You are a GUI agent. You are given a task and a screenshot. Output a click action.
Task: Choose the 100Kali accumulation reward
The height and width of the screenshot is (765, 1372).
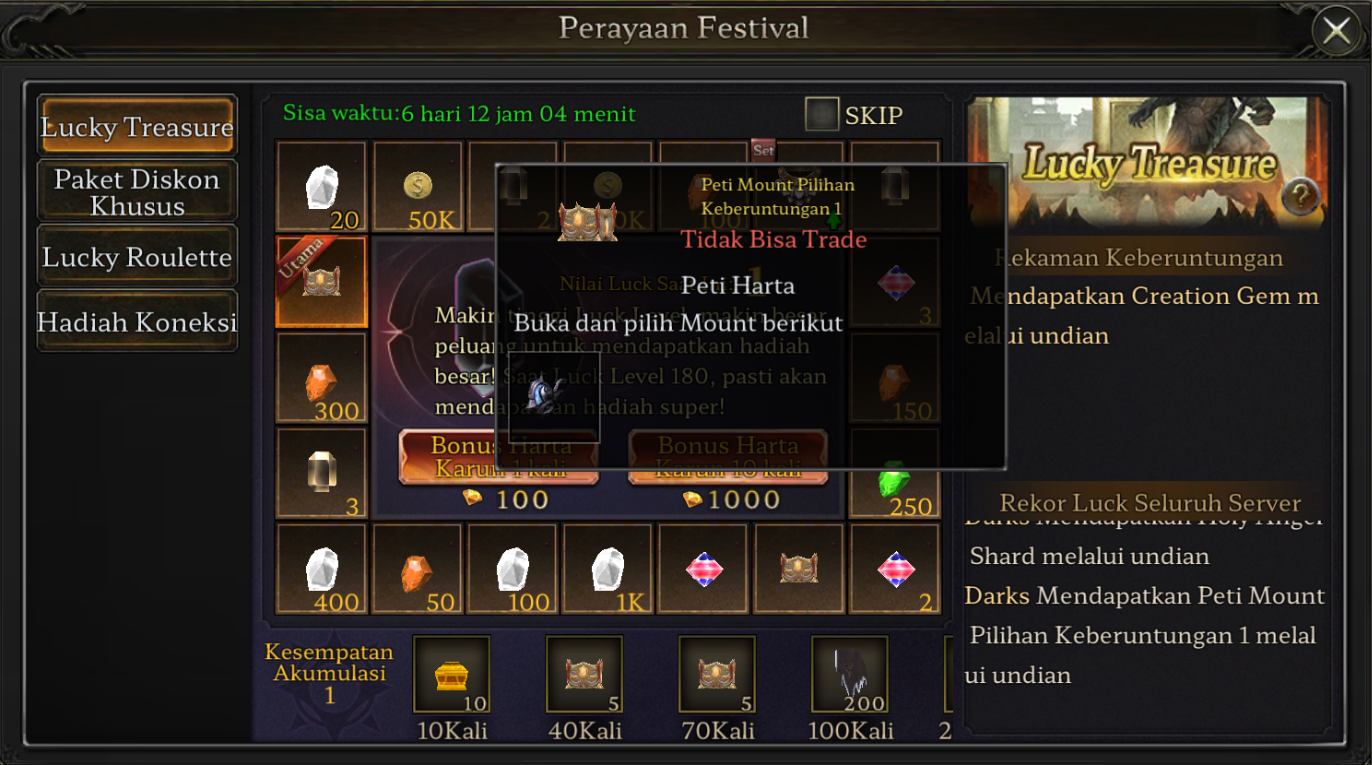click(849, 675)
